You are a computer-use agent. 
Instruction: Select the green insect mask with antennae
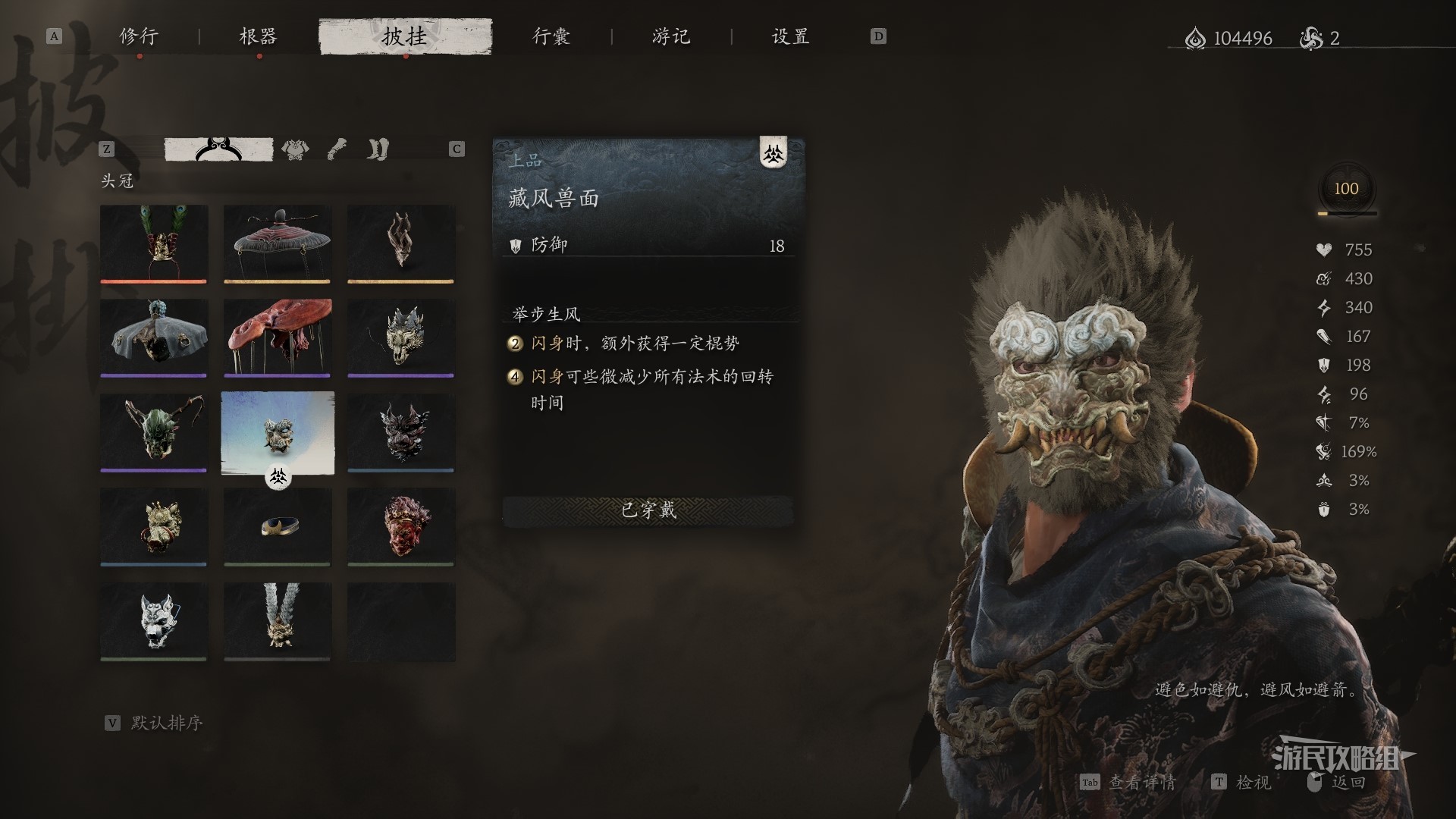coord(154,431)
